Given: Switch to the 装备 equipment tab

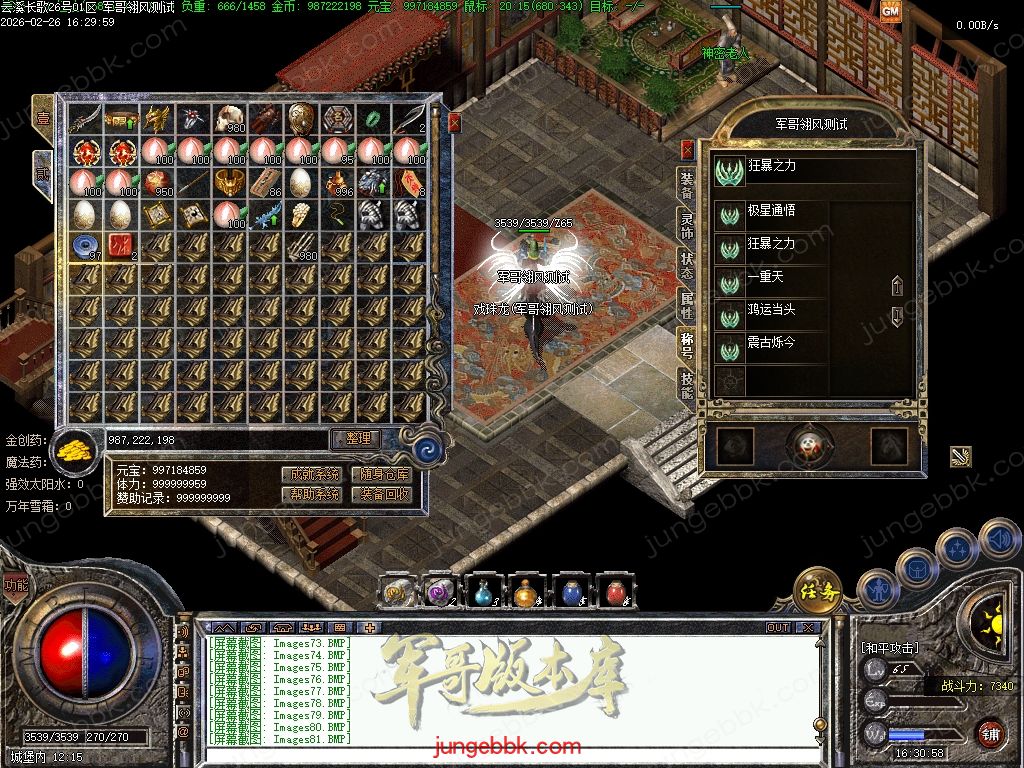Looking at the screenshot, I should coord(687,184).
